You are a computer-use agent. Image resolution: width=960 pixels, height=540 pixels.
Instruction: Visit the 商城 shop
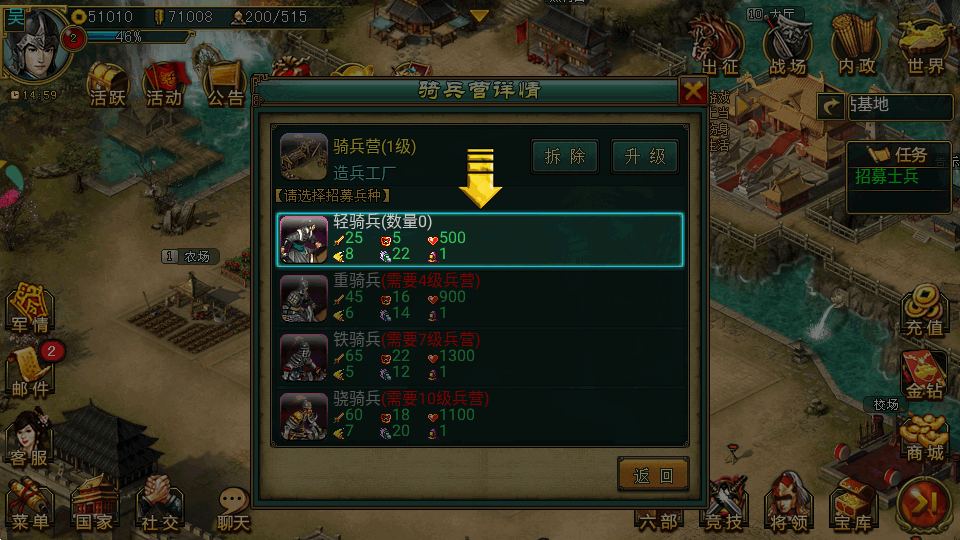click(923, 440)
